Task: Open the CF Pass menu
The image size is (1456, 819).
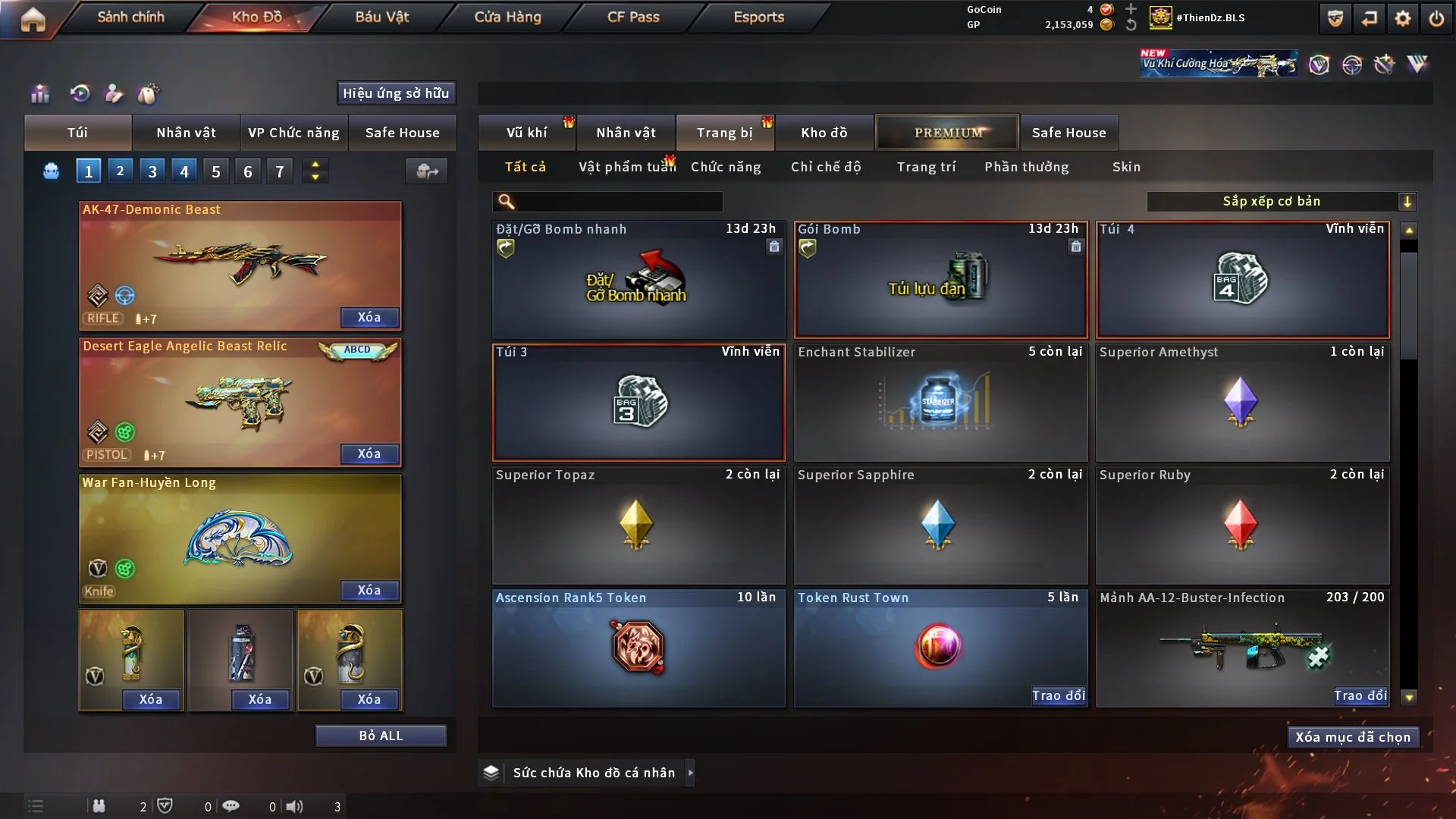Action: coord(633,17)
